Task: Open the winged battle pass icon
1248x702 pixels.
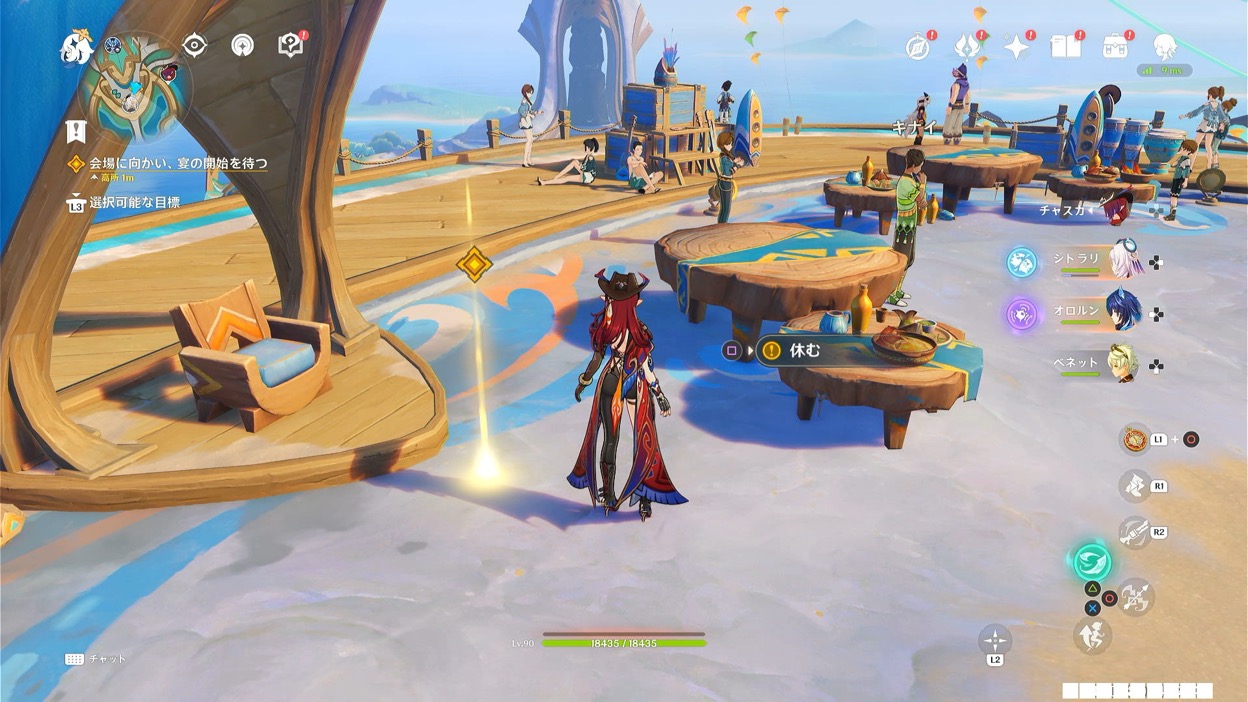Action: click(966, 46)
